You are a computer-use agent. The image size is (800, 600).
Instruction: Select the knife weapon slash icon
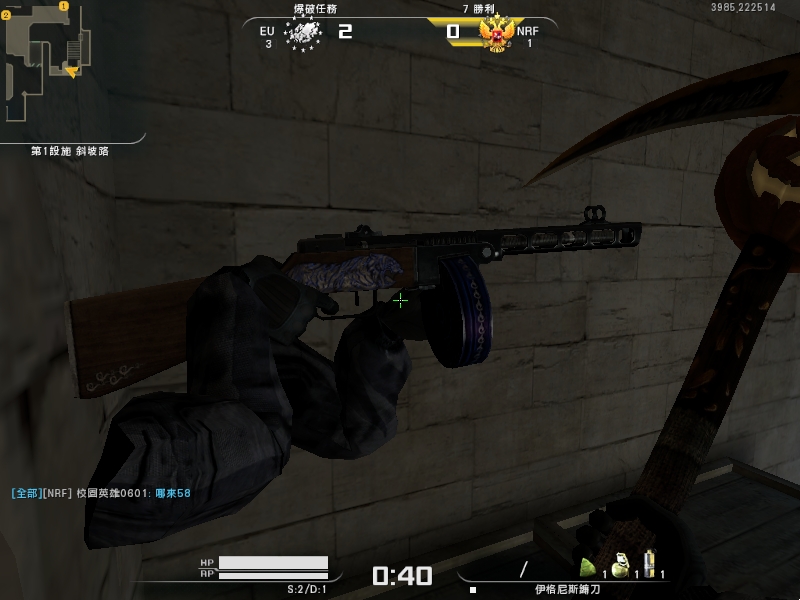coord(523,570)
